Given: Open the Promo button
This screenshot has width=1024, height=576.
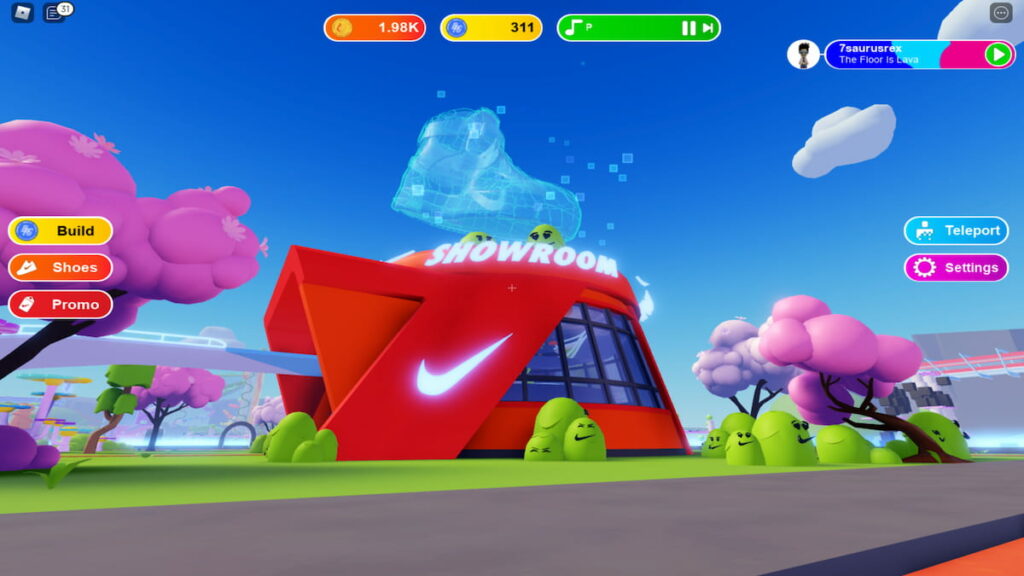Looking at the screenshot, I should click(60, 304).
